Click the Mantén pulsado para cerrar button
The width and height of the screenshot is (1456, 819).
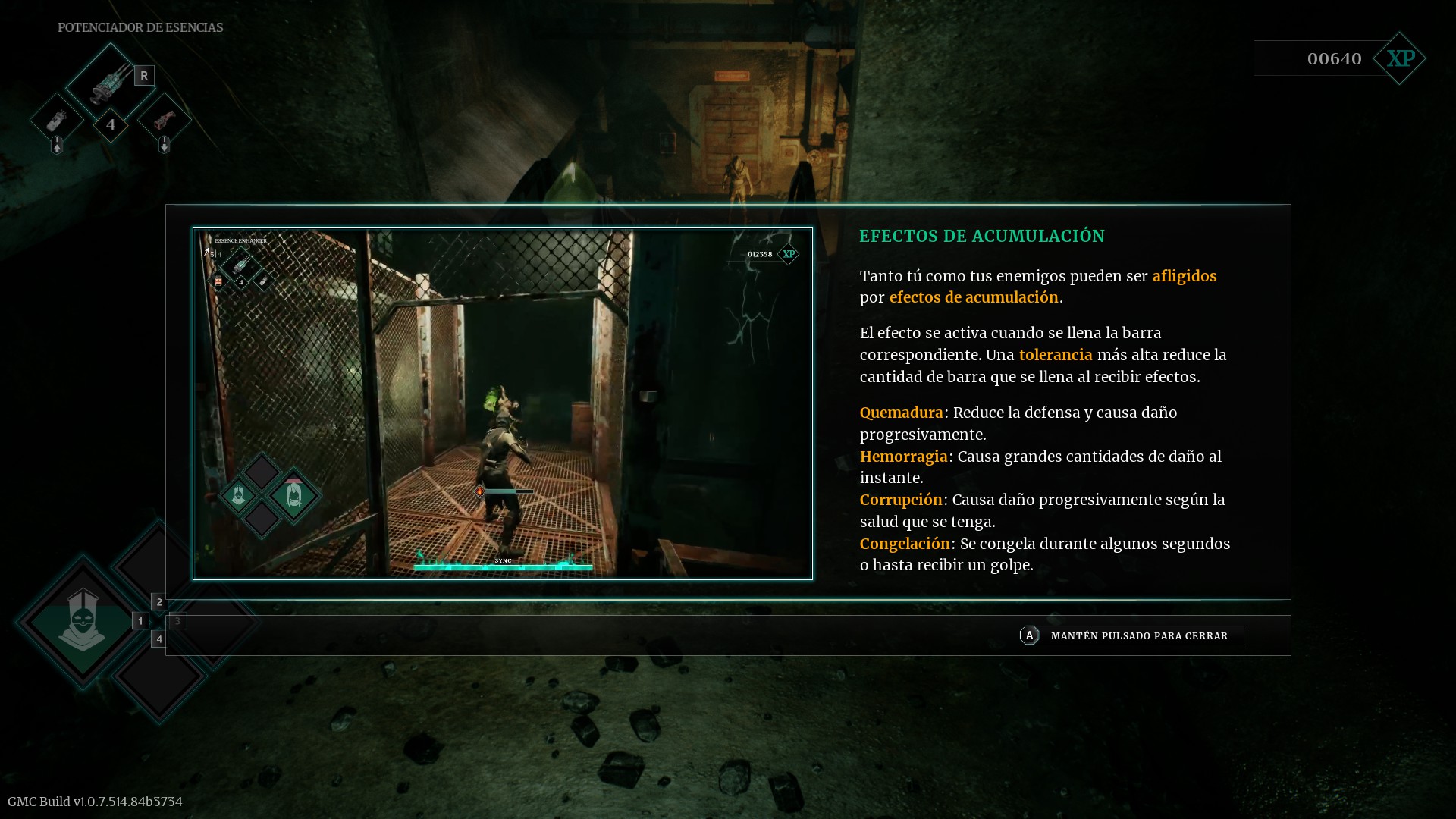pos(1131,635)
